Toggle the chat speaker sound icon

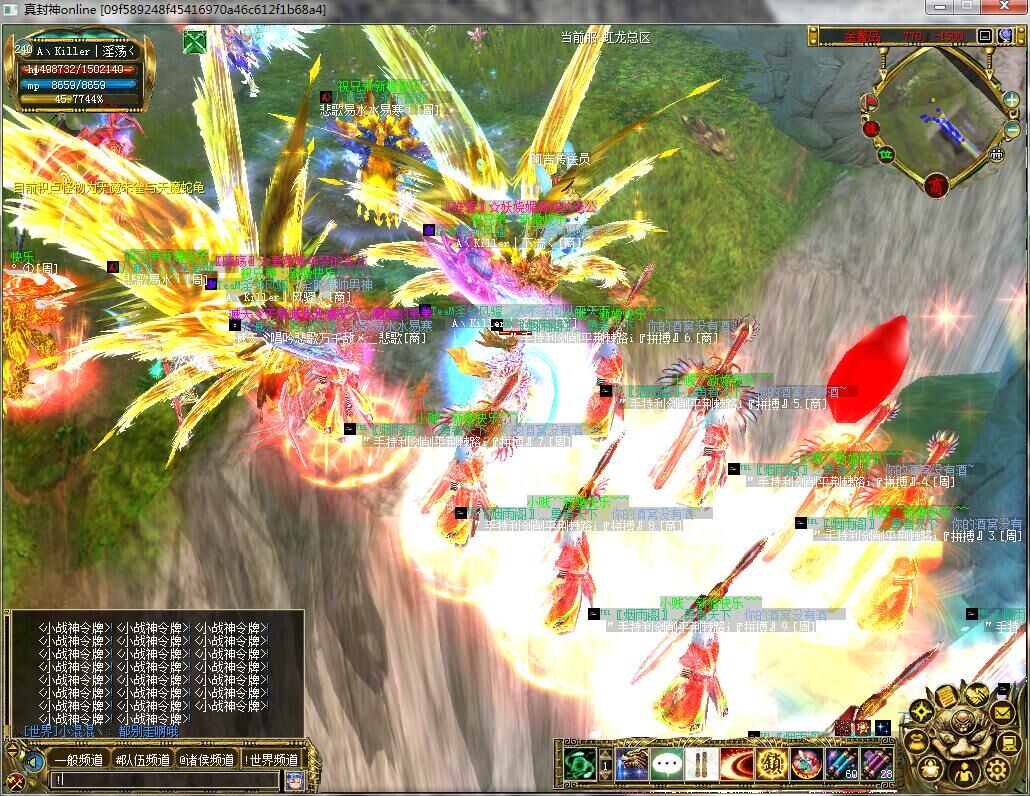coord(33,762)
